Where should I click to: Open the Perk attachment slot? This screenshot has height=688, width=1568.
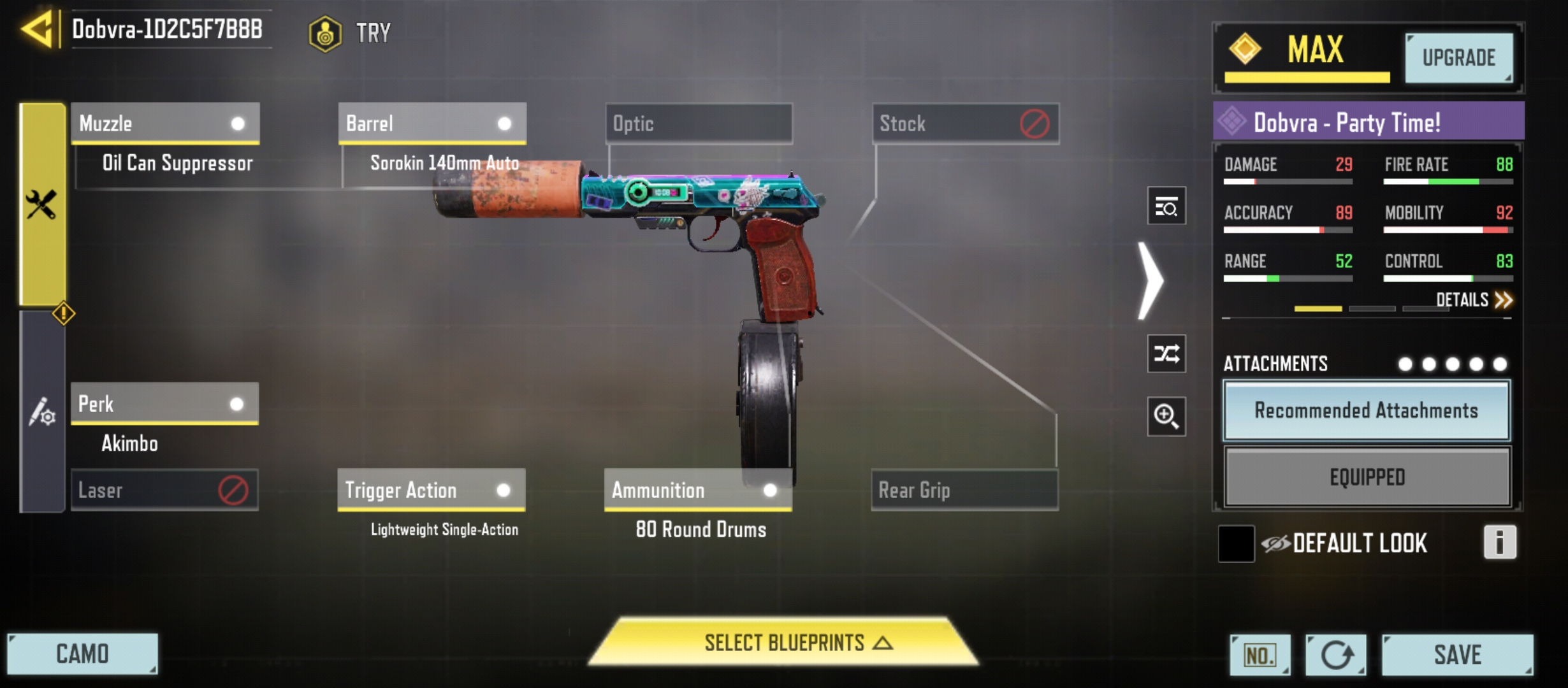[164, 404]
